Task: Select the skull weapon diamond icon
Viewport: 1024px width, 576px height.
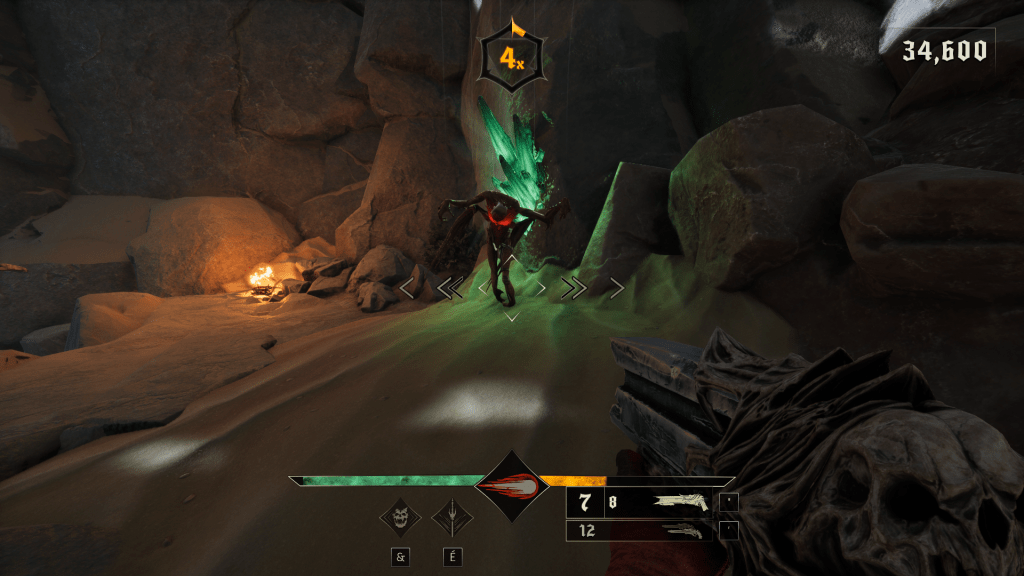Action: (x=400, y=518)
